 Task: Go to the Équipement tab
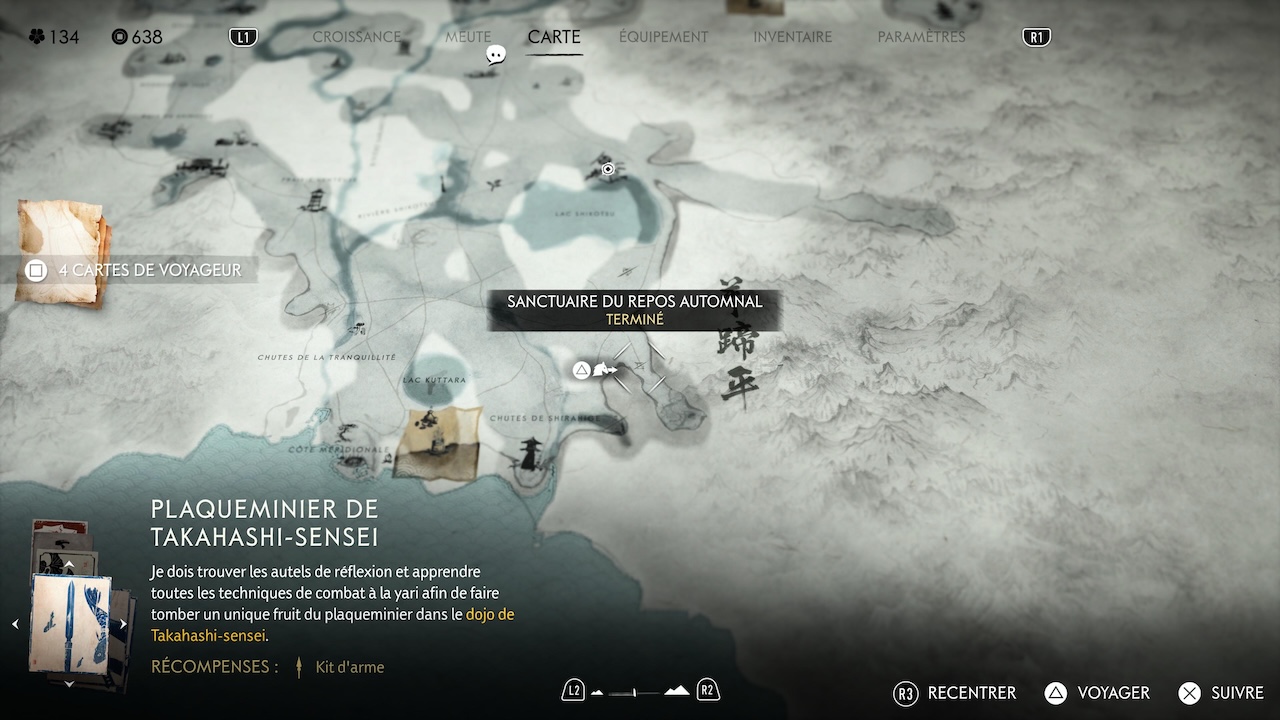tap(663, 37)
